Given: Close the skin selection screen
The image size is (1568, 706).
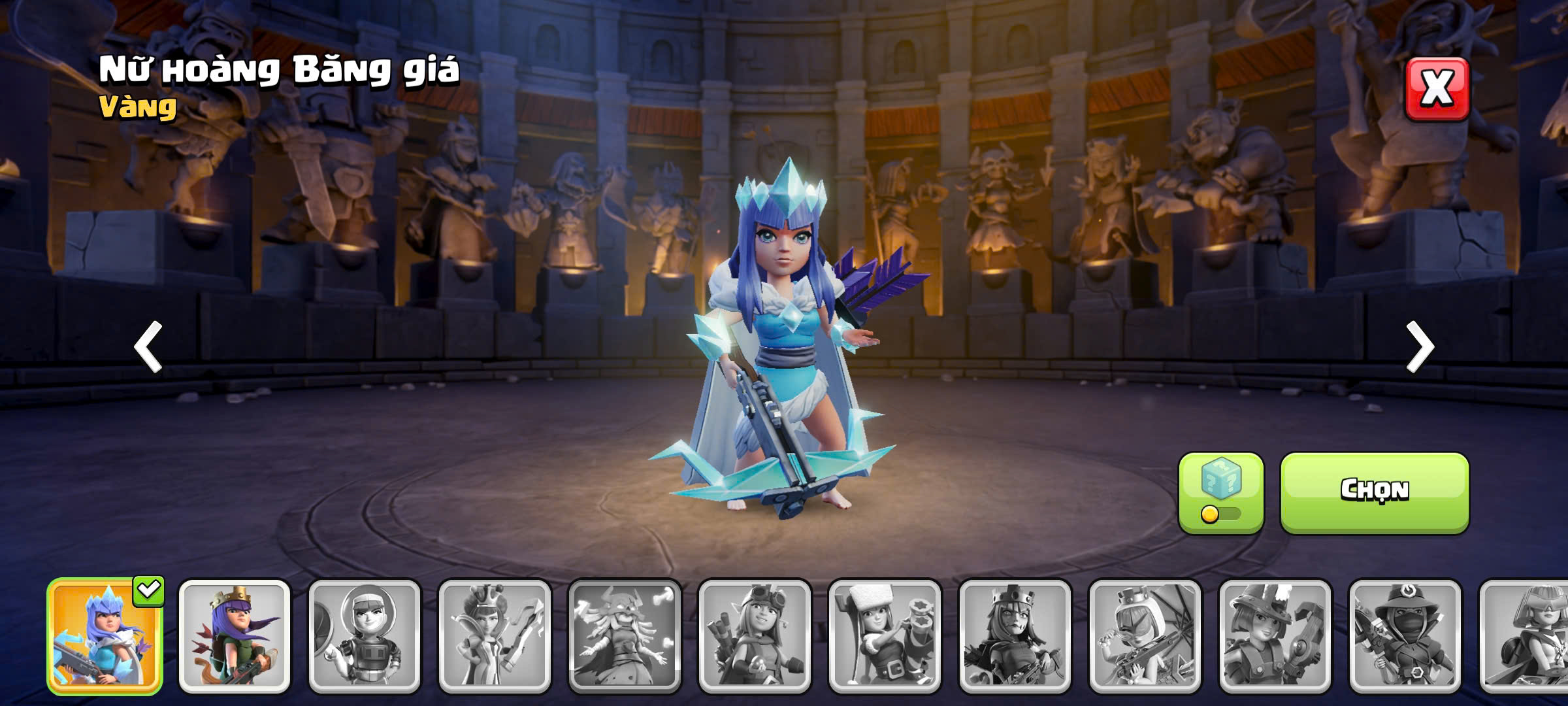Looking at the screenshot, I should pyautogui.click(x=1437, y=88).
